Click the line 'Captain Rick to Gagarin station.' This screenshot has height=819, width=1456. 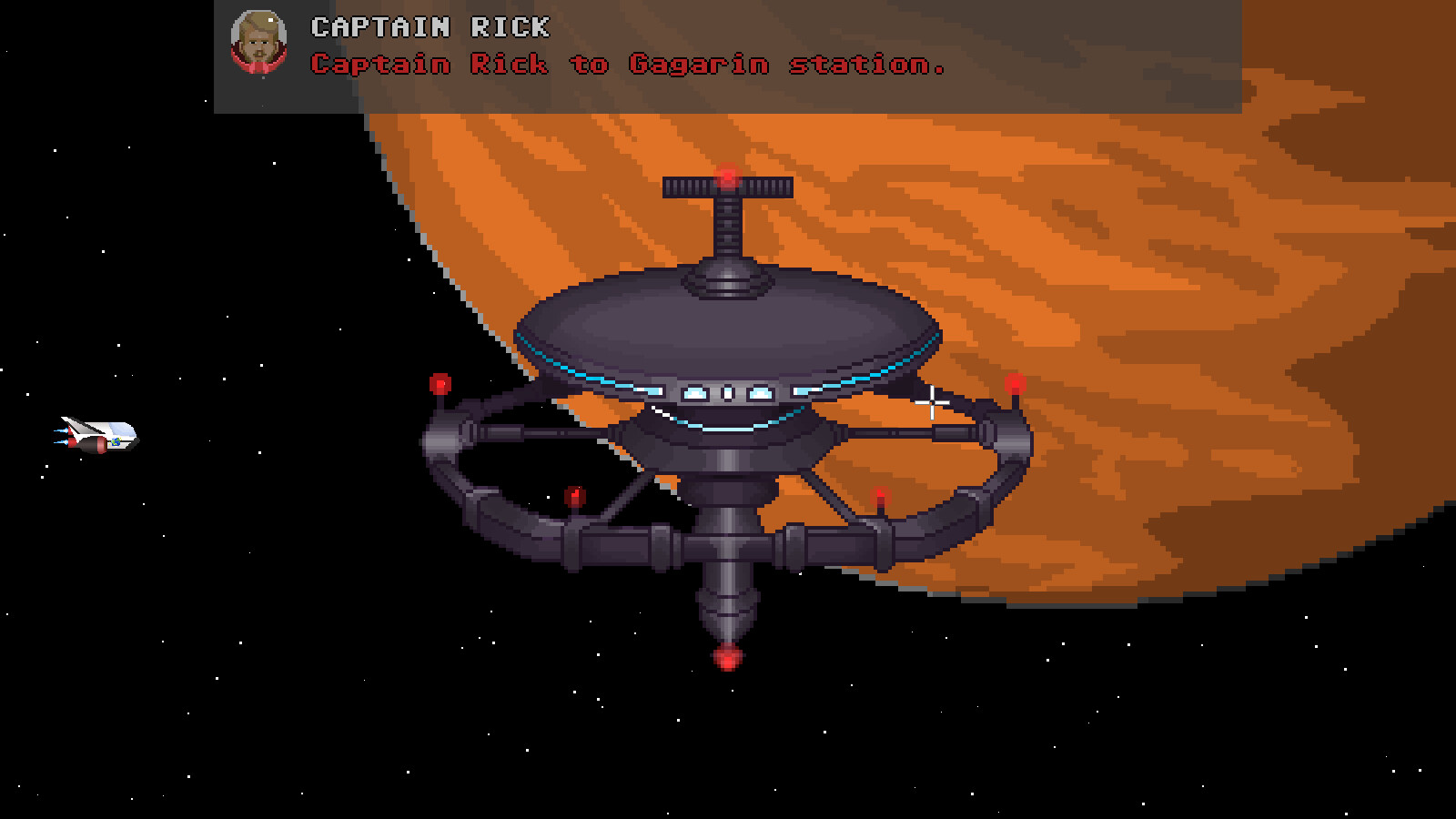click(628, 66)
